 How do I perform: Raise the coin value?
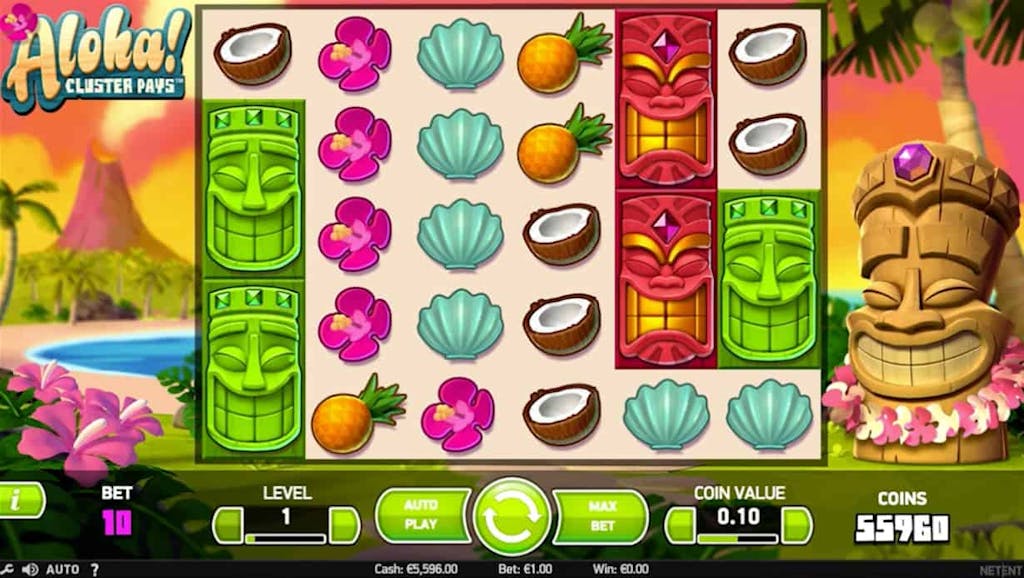796,524
